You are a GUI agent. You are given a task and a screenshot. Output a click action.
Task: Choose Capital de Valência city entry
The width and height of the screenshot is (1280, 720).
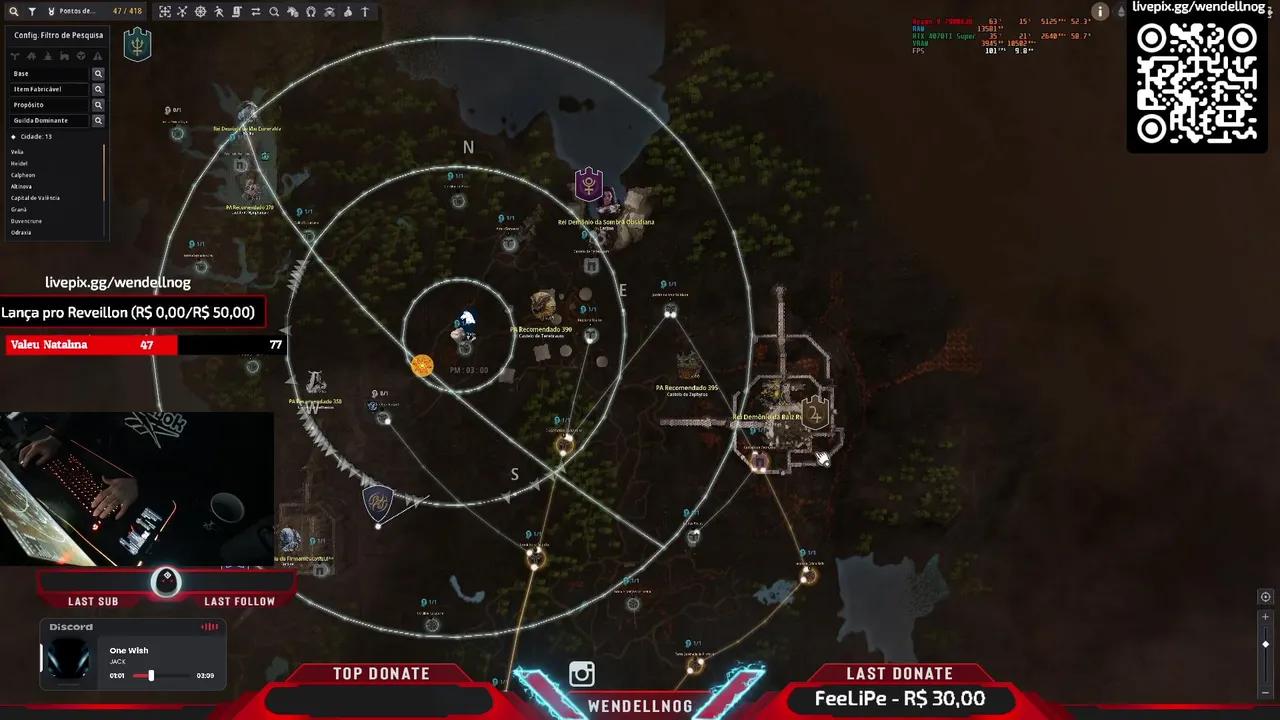(x=36, y=198)
